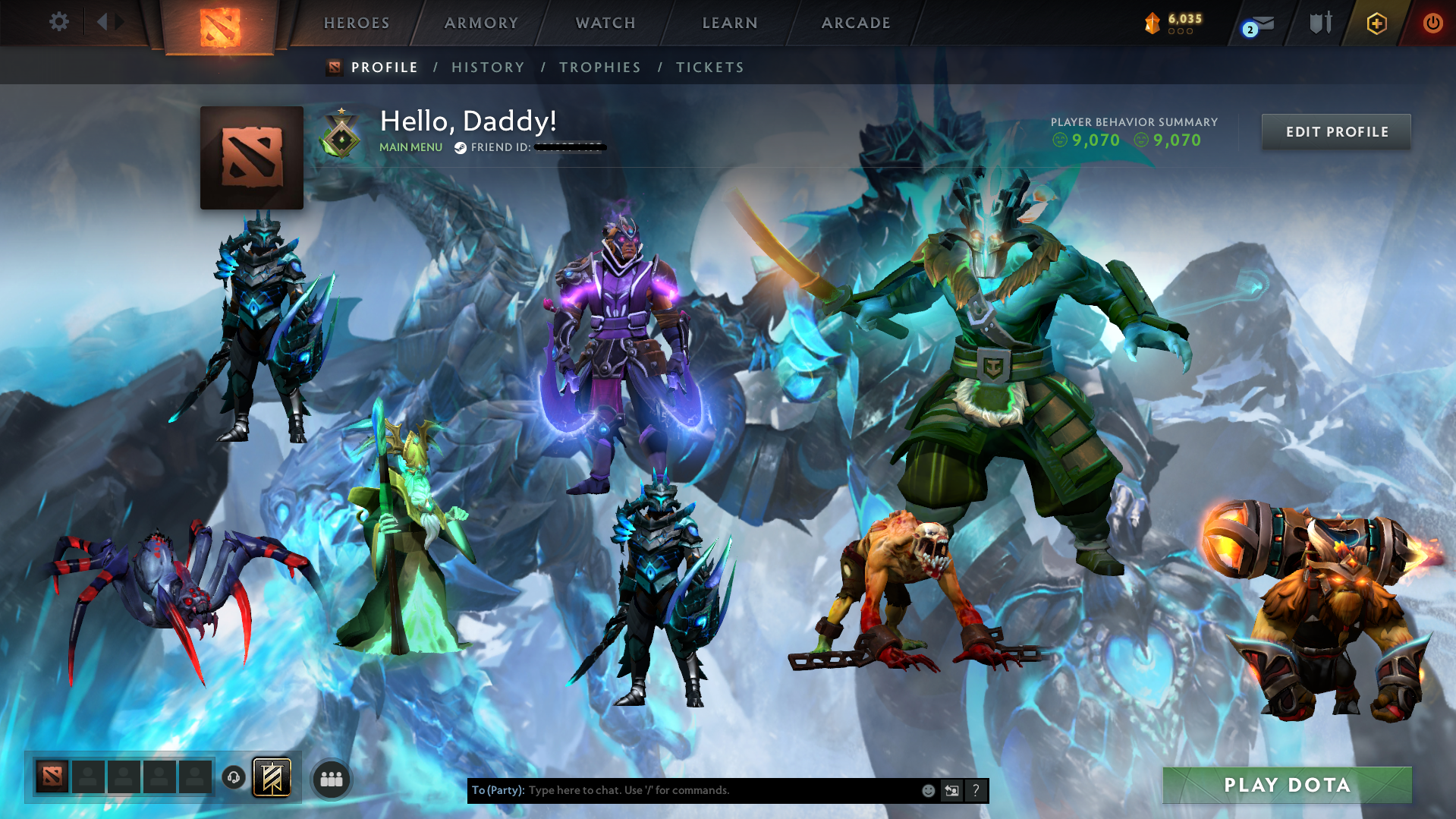The width and height of the screenshot is (1456, 819).
Task: Open Dota Plus with the hexagon plus icon
Action: tap(1376, 23)
